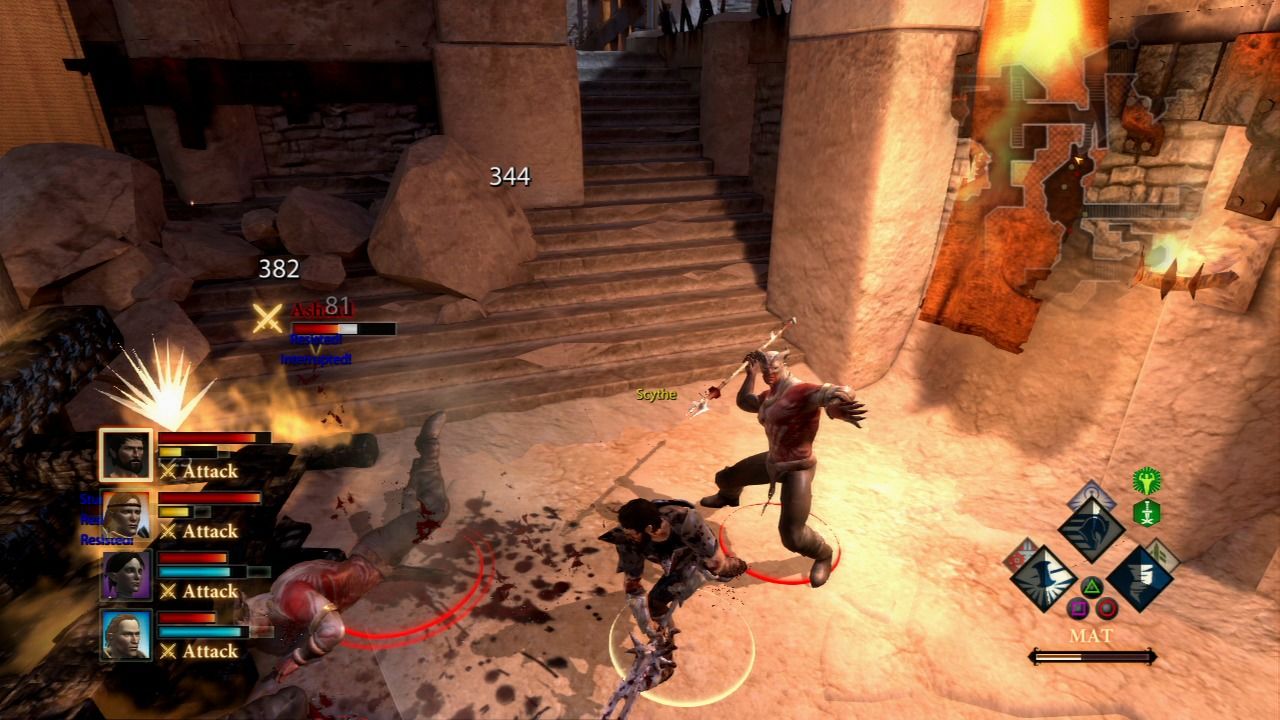Select the green flexing-warrior status icon
The height and width of the screenshot is (720, 1280).
click(x=1147, y=480)
